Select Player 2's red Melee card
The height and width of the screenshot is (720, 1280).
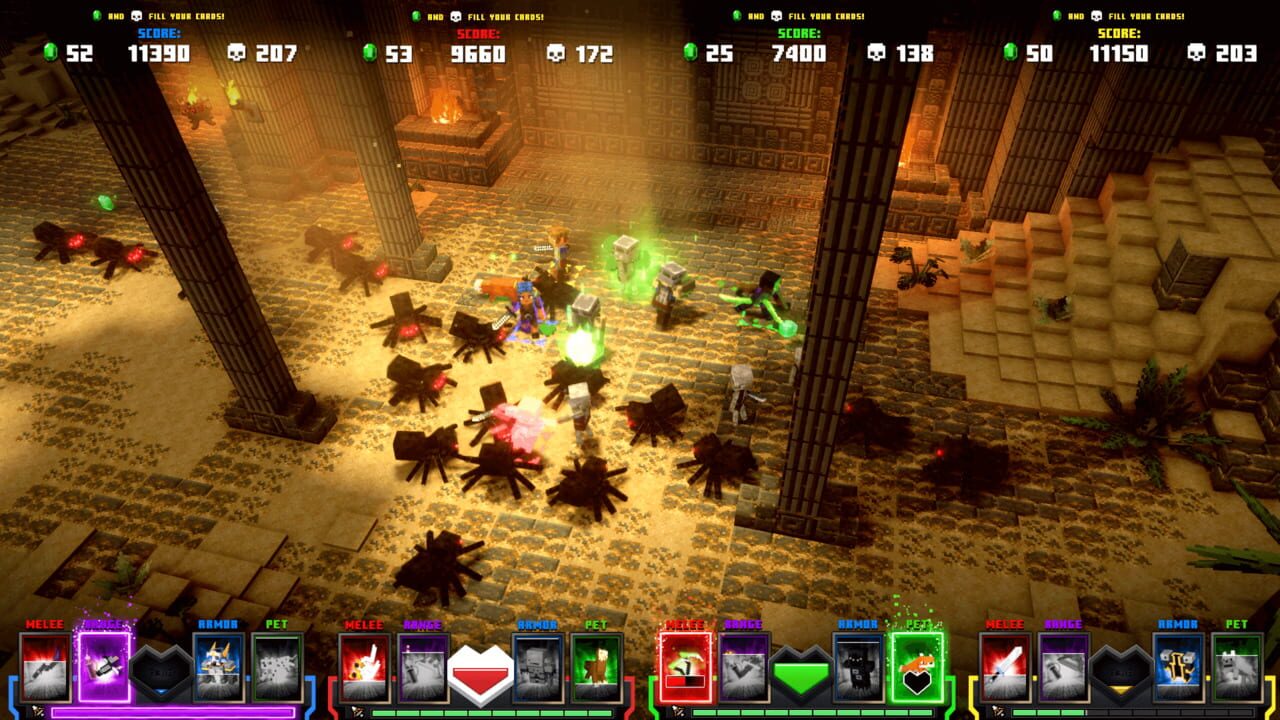tap(362, 667)
